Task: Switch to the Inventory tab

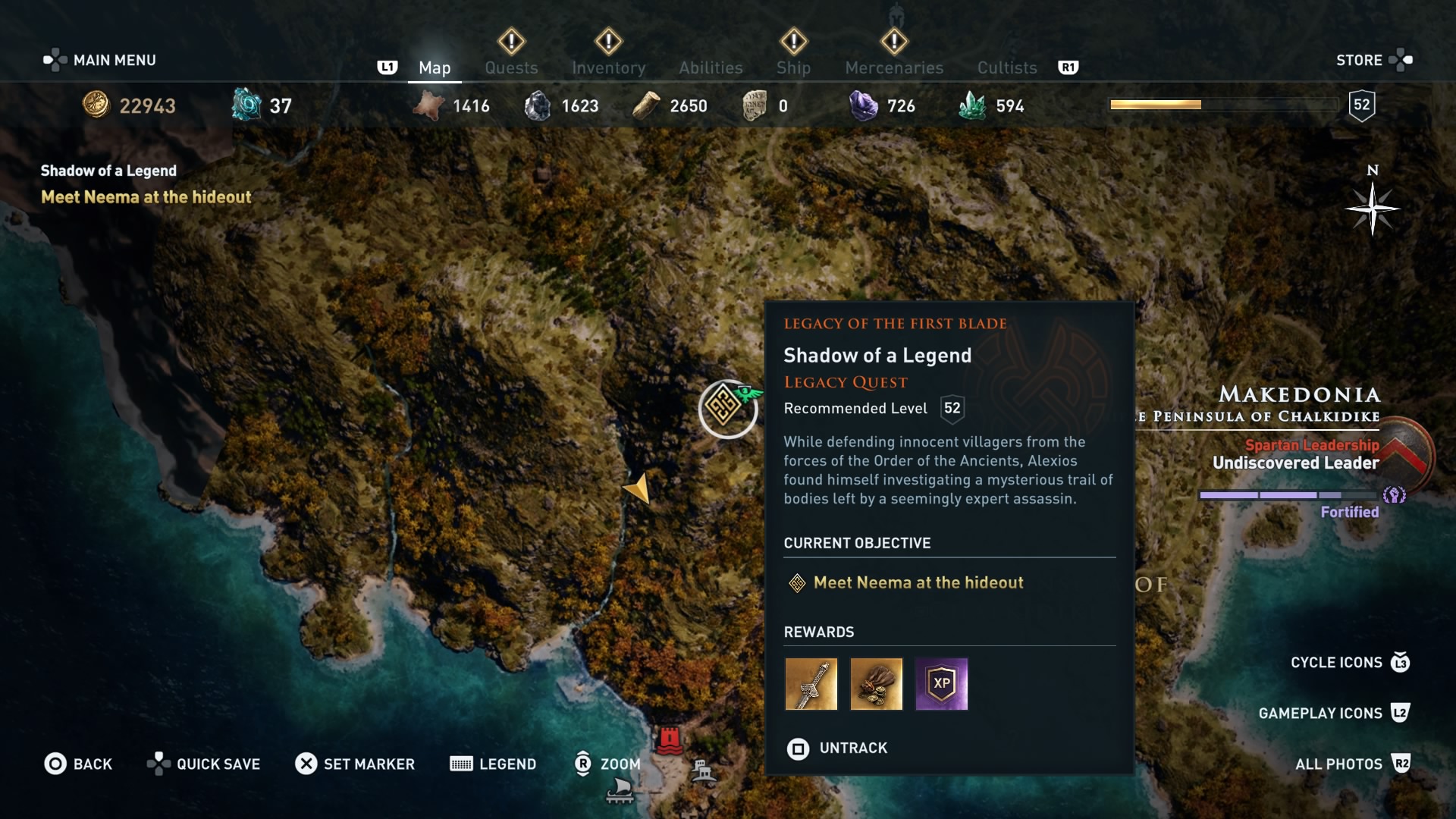Action: click(609, 67)
